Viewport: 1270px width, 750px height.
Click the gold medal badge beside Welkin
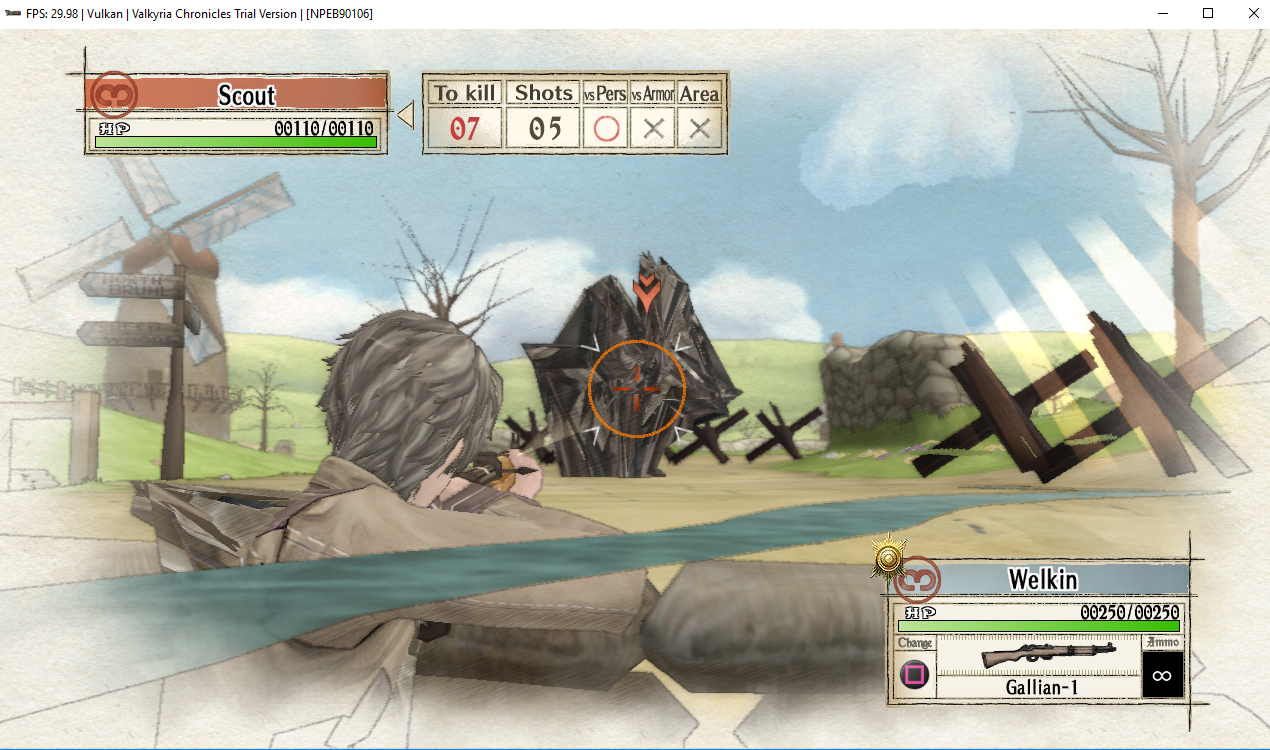click(887, 556)
